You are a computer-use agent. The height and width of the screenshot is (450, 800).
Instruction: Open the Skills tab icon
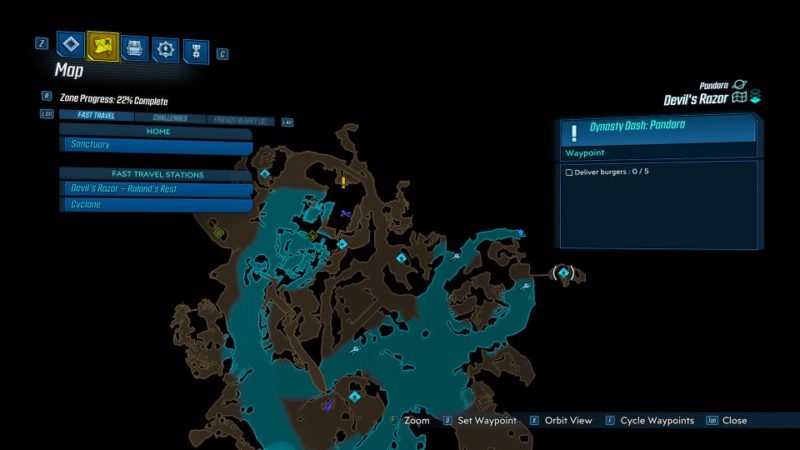[x=165, y=47]
